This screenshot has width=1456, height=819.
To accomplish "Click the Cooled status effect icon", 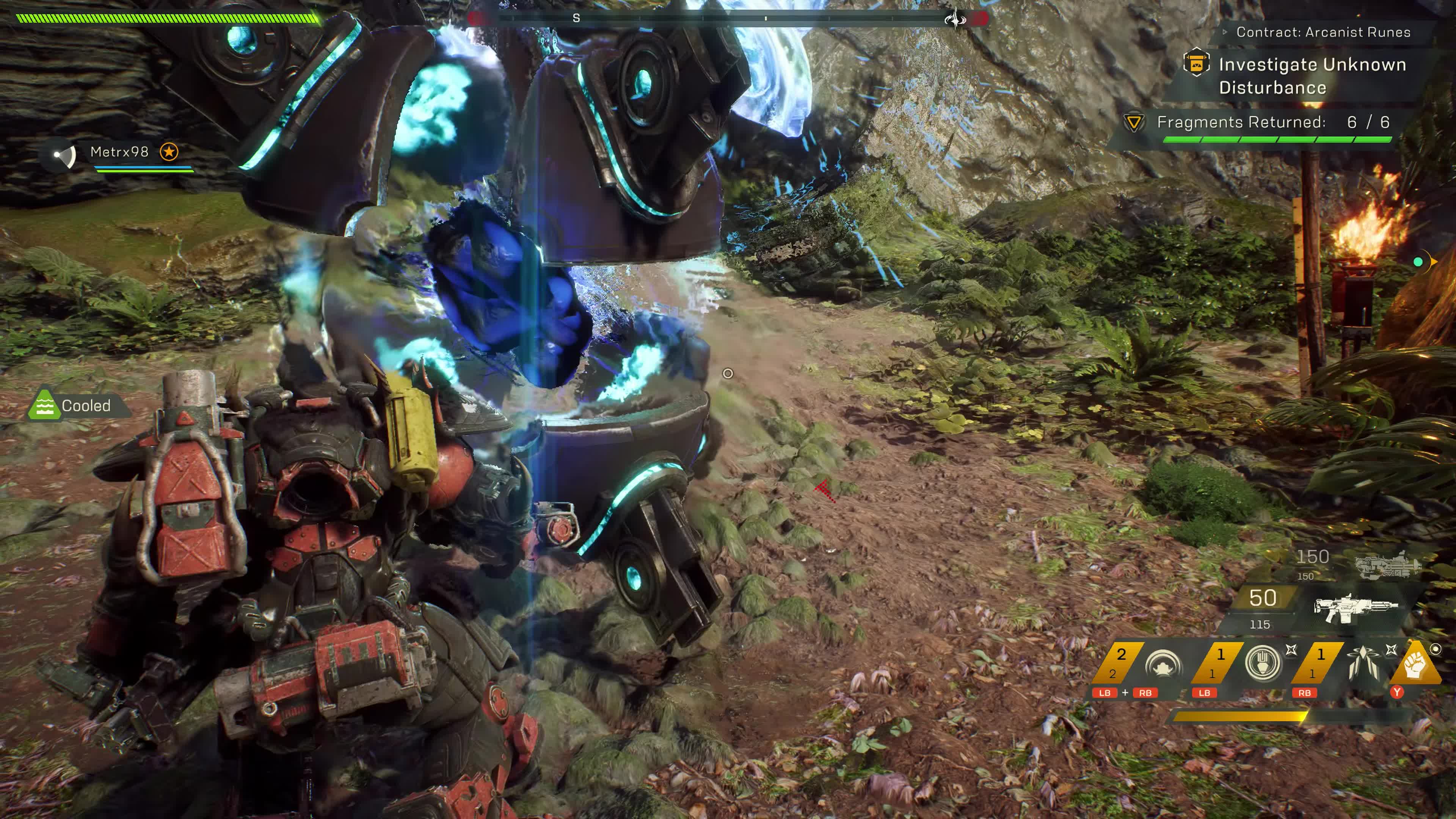I will [44, 405].
